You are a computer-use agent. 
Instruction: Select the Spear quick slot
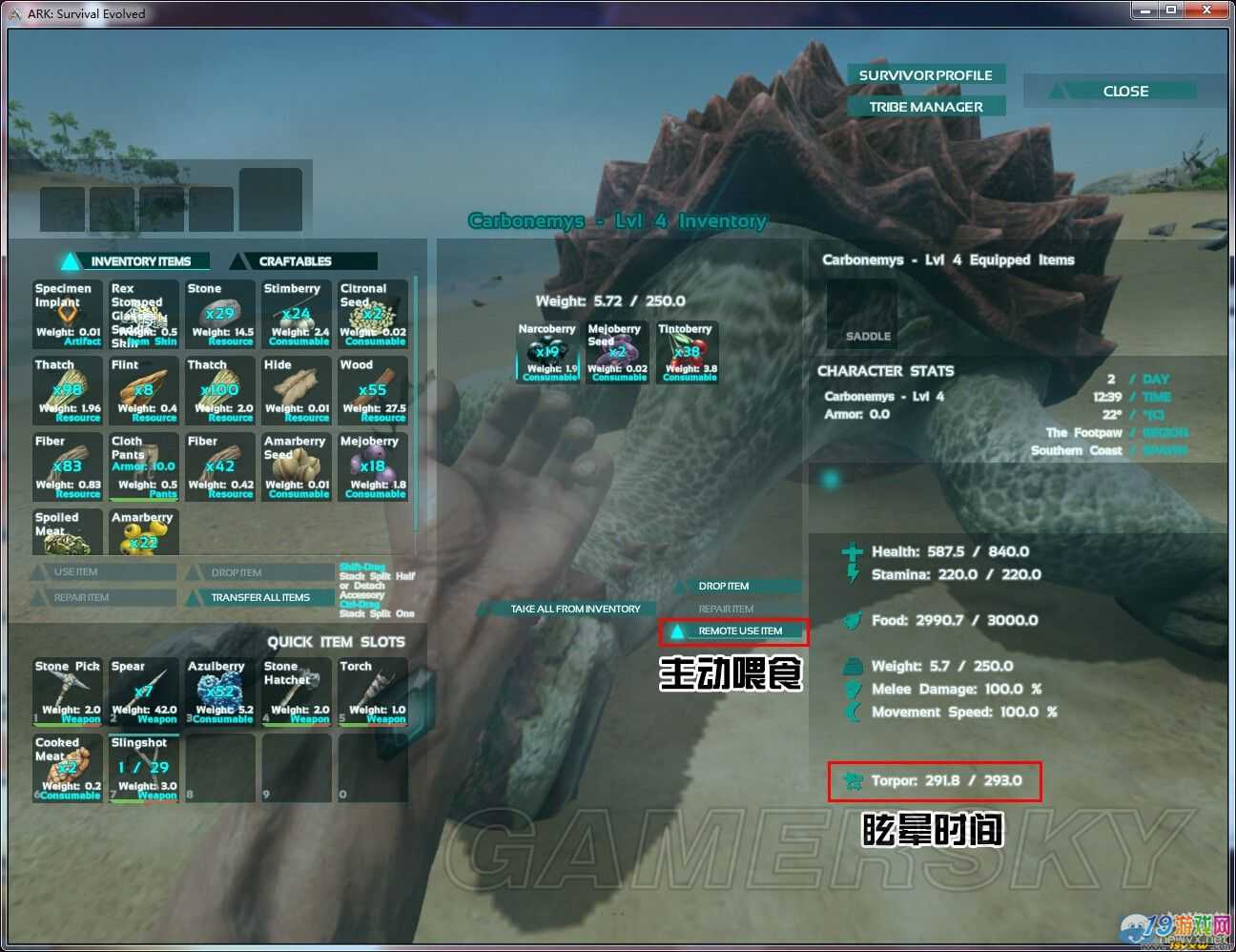click(144, 692)
